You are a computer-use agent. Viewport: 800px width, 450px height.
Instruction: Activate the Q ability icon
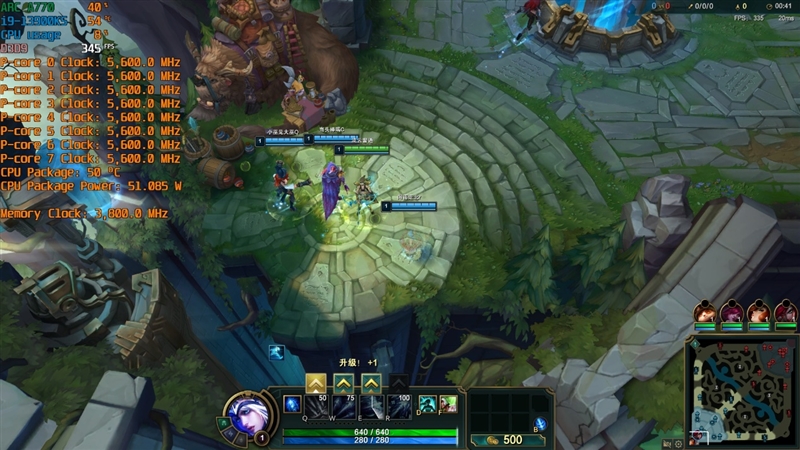pos(316,406)
